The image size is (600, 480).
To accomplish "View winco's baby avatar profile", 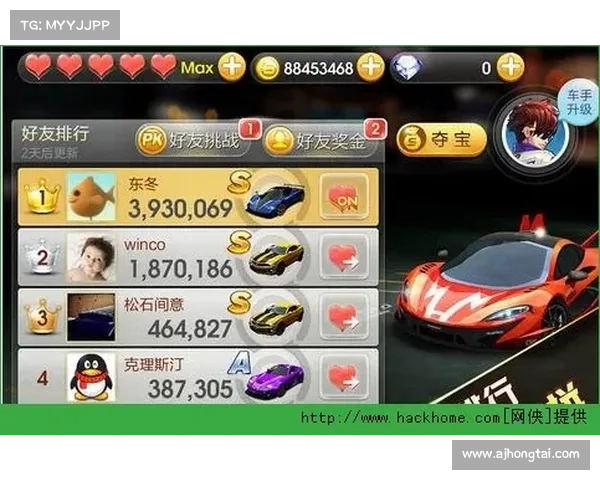I will click(x=91, y=258).
